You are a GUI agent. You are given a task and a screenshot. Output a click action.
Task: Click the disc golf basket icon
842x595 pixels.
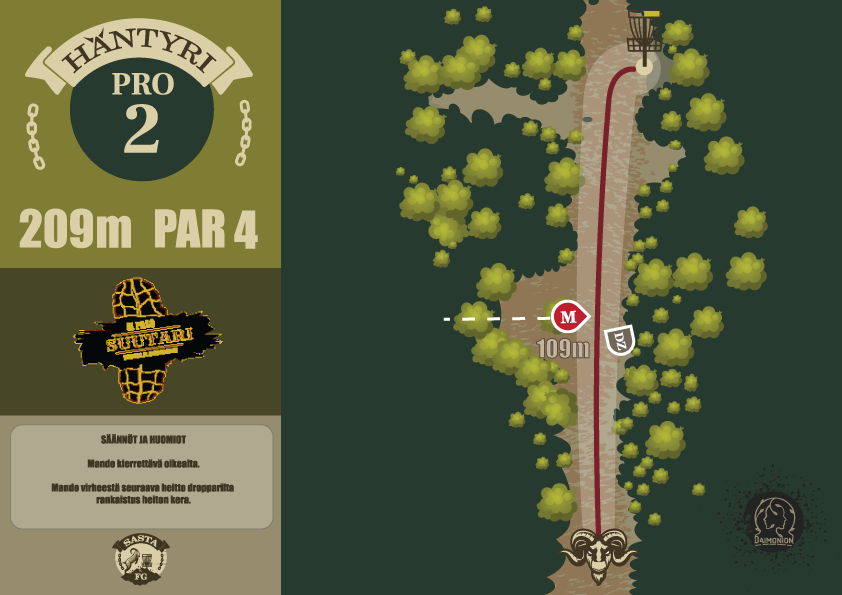pos(644,36)
